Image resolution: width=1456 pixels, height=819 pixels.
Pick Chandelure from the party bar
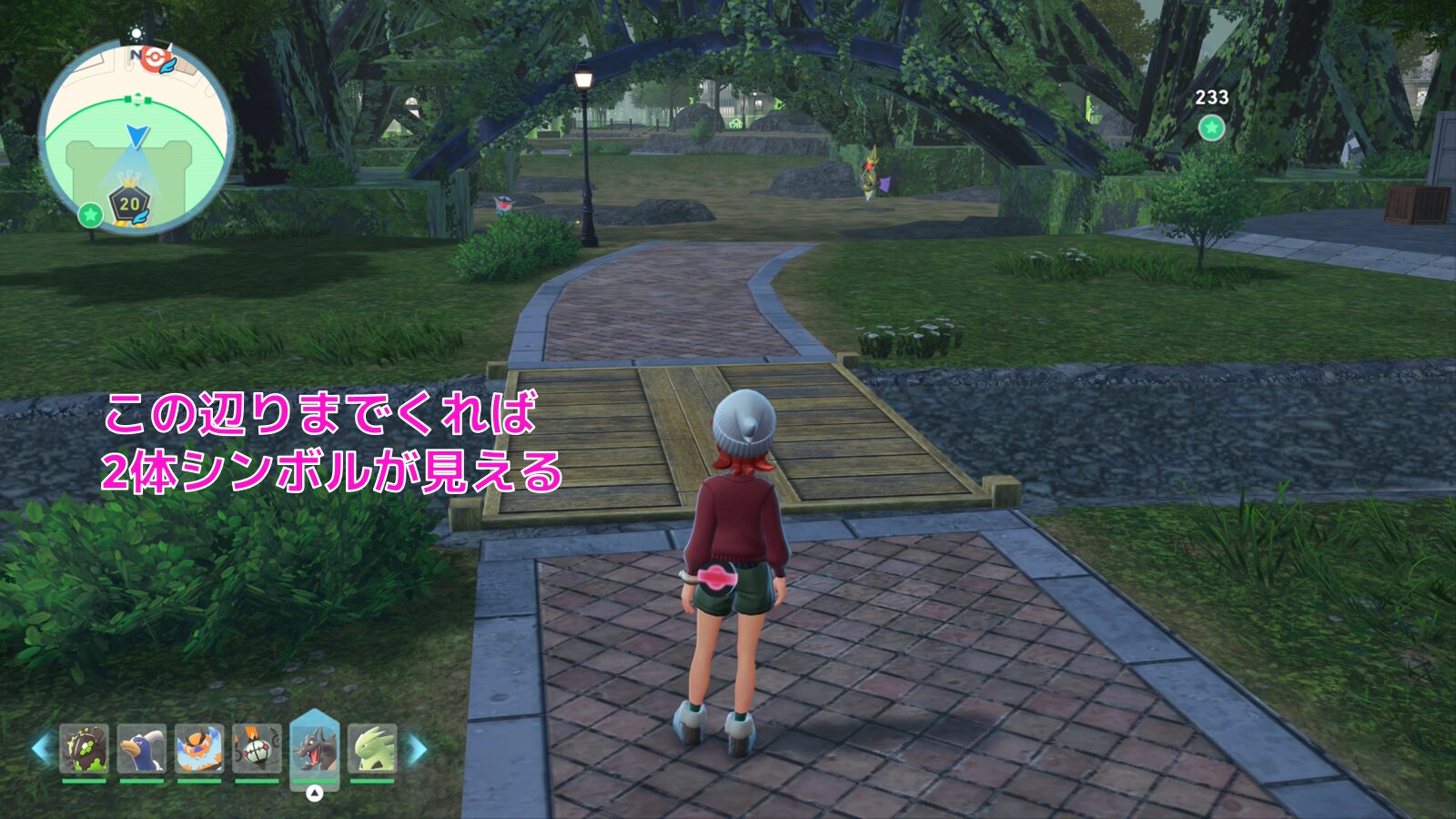point(257,748)
